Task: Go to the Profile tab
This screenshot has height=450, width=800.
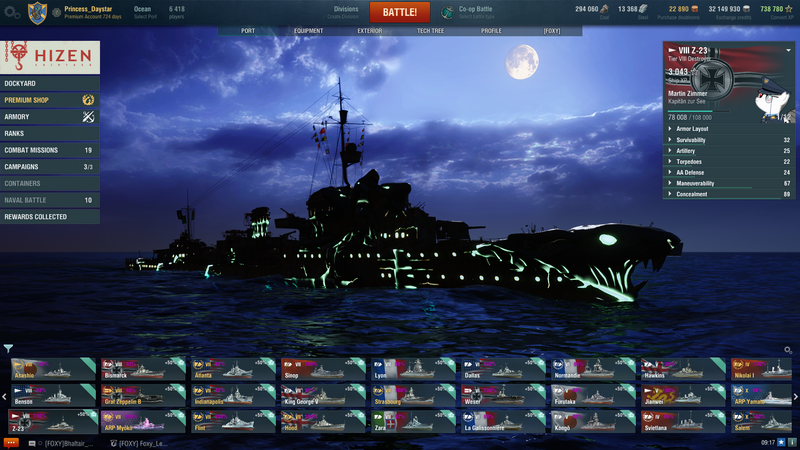Action: 491,31
